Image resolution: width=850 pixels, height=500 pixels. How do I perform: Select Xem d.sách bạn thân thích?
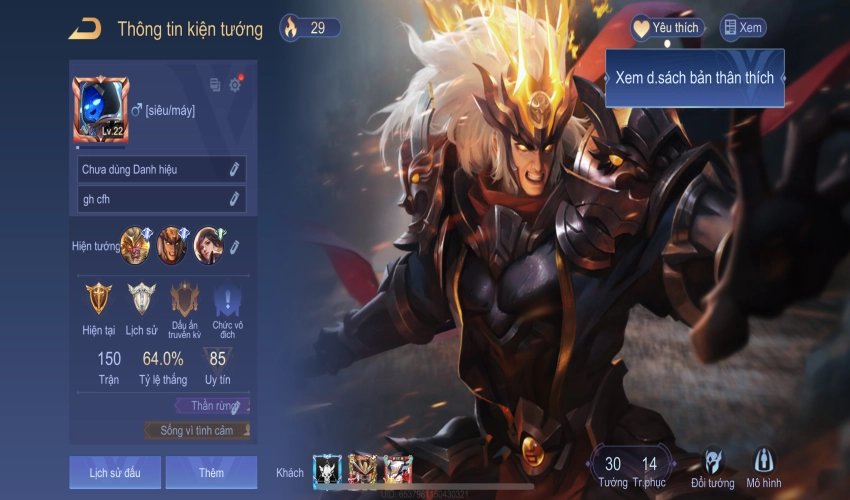pyautogui.click(x=694, y=77)
